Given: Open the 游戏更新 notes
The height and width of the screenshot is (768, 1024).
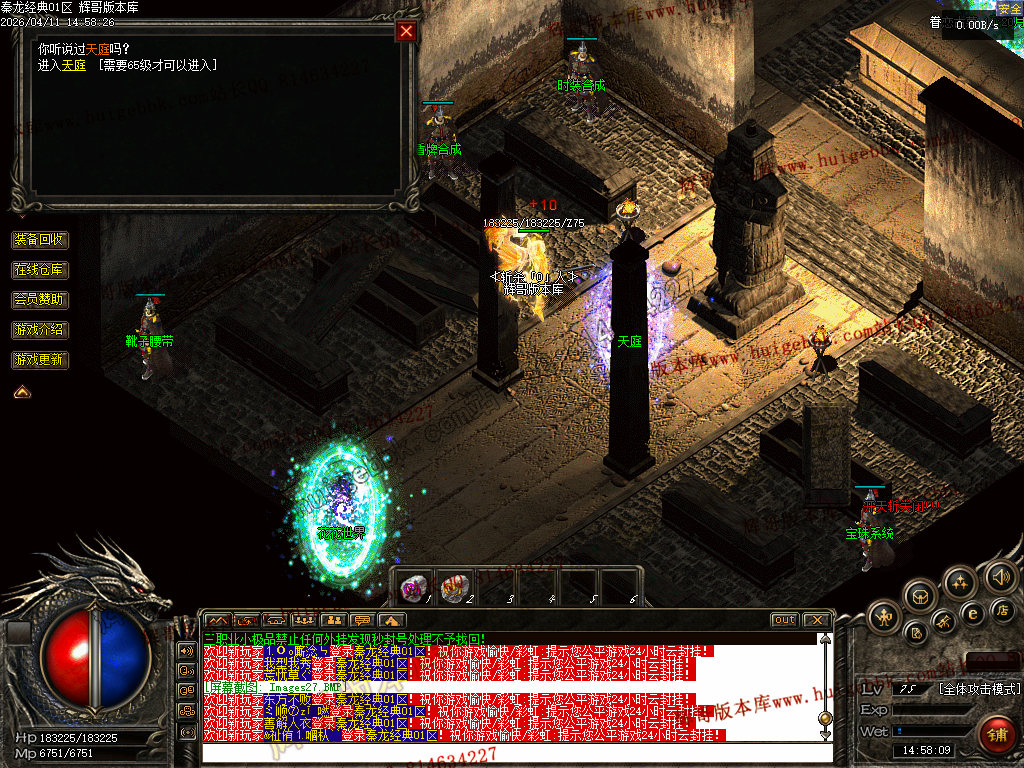Looking at the screenshot, I should point(40,359).
